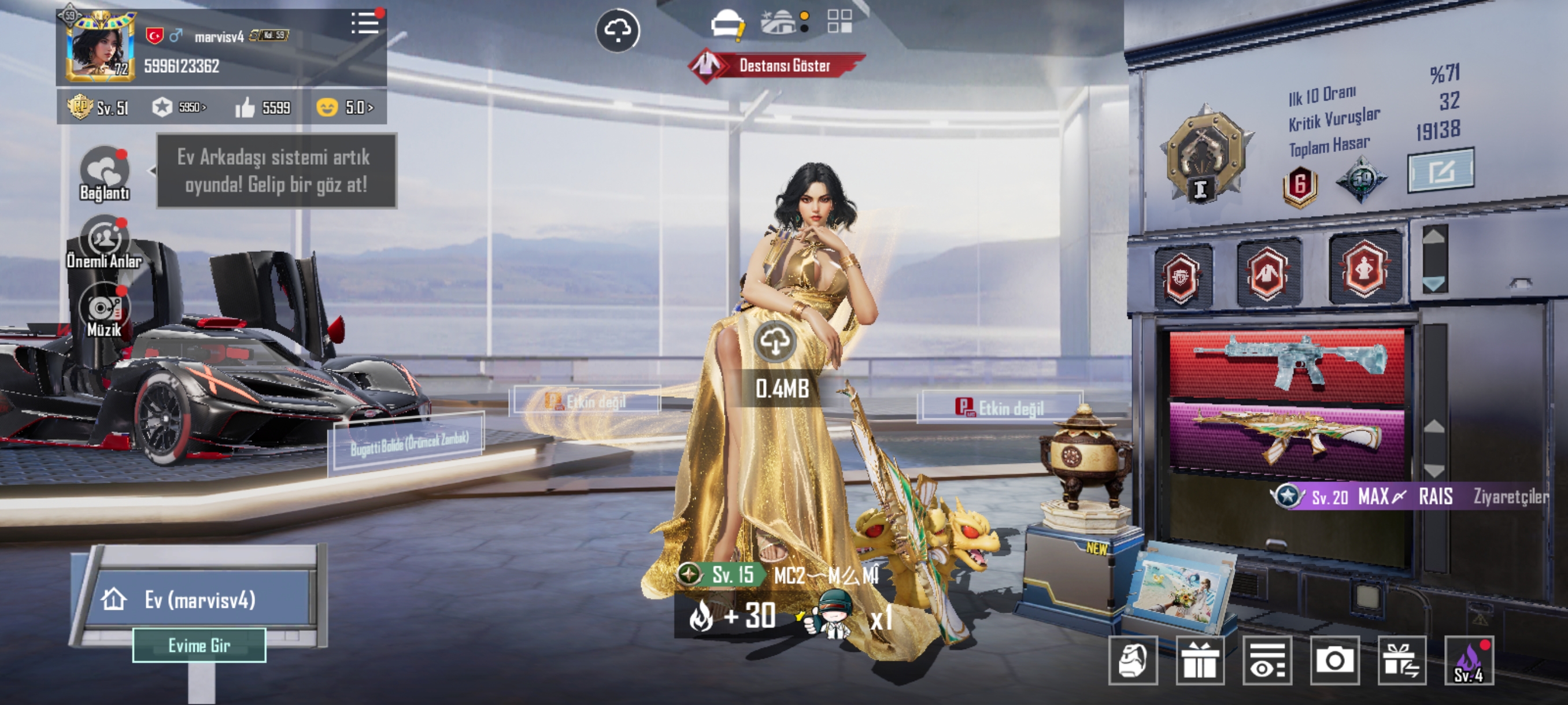Open the gift exchange button with arrows
Viewport: 1568px width, 705px height.
click(1402, 661)
